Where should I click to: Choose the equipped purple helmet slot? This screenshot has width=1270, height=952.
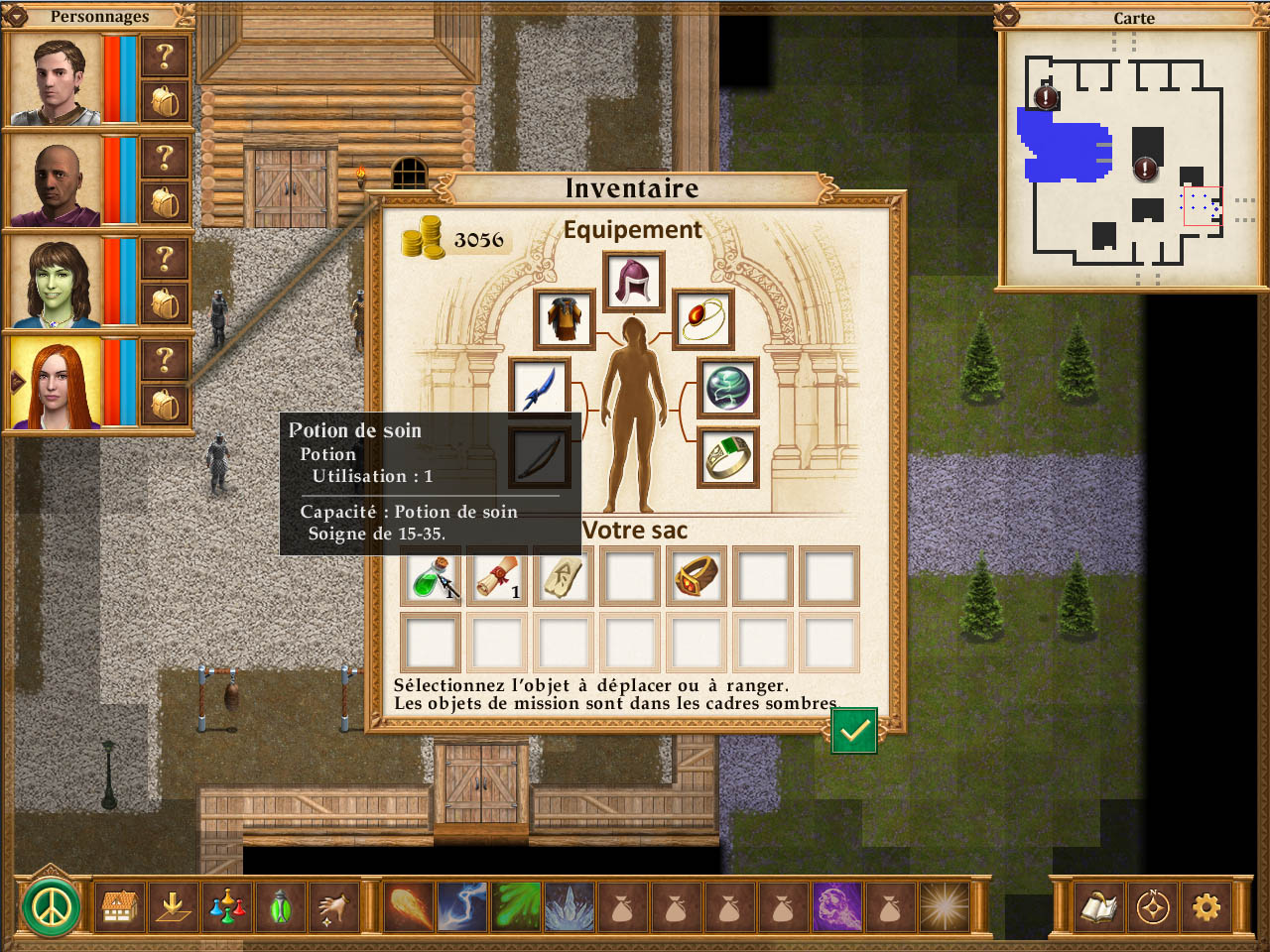[633, 282]
